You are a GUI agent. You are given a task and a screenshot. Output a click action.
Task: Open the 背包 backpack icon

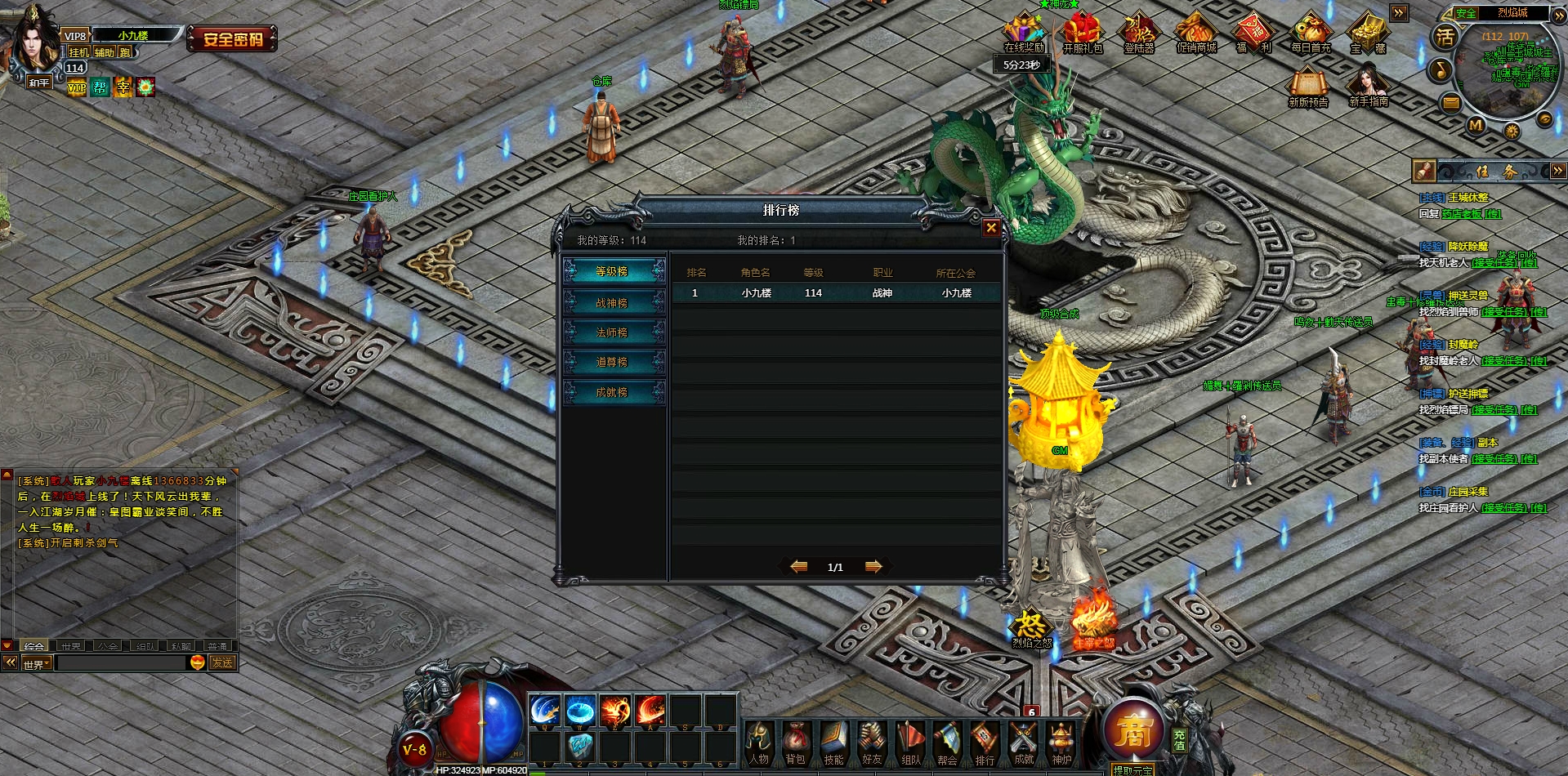pos(796,742)
